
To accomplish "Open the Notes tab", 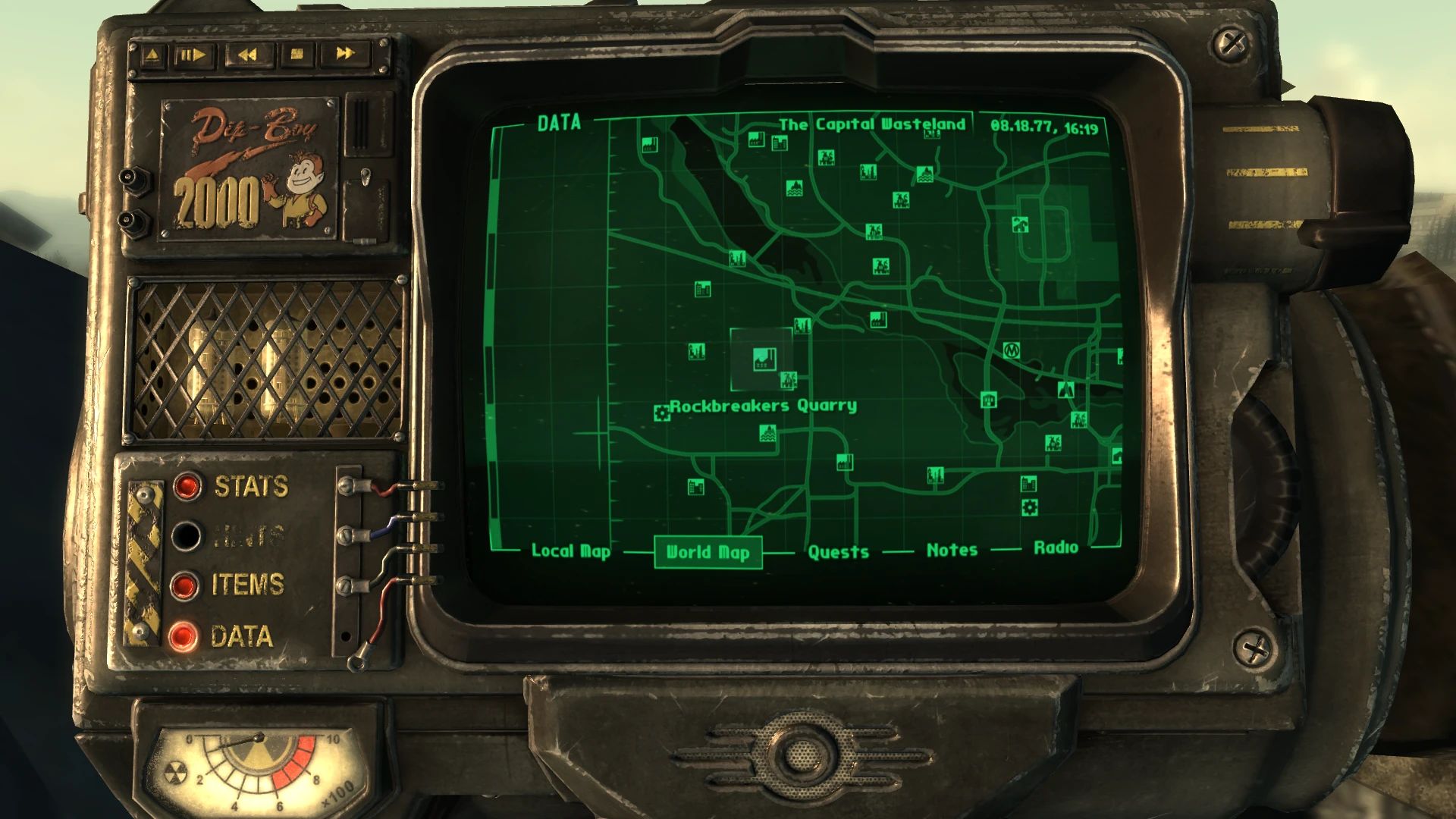I will [952, 550].
